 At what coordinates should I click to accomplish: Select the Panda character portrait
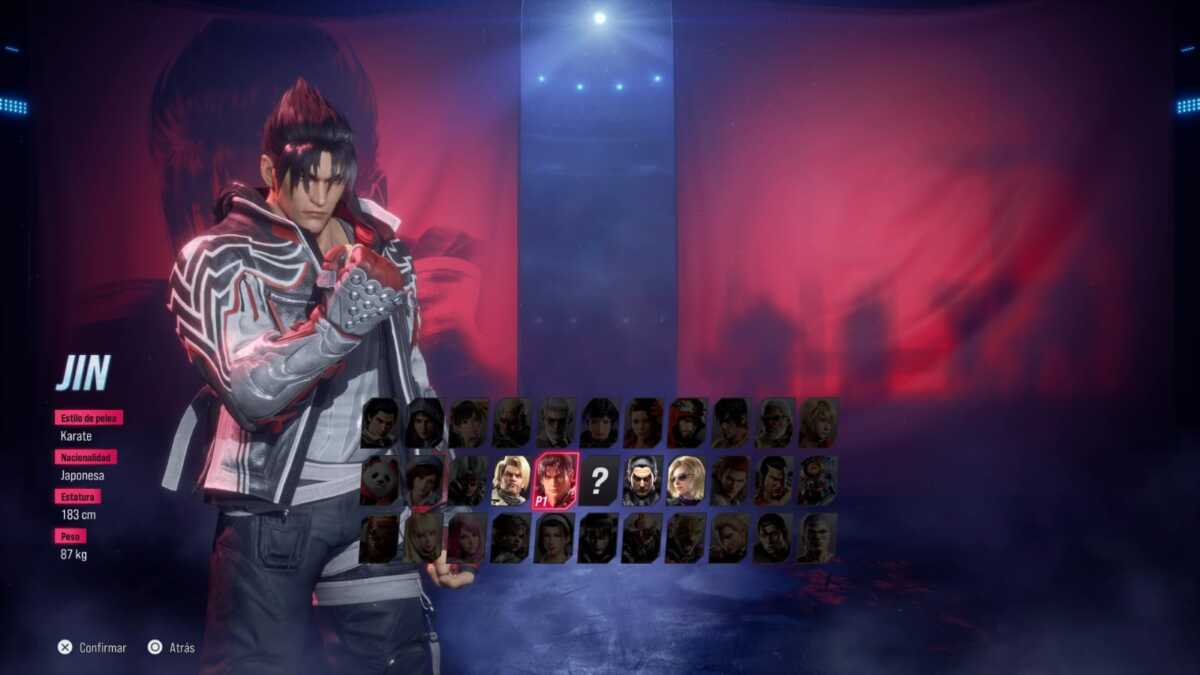click(x=380, y=481)
